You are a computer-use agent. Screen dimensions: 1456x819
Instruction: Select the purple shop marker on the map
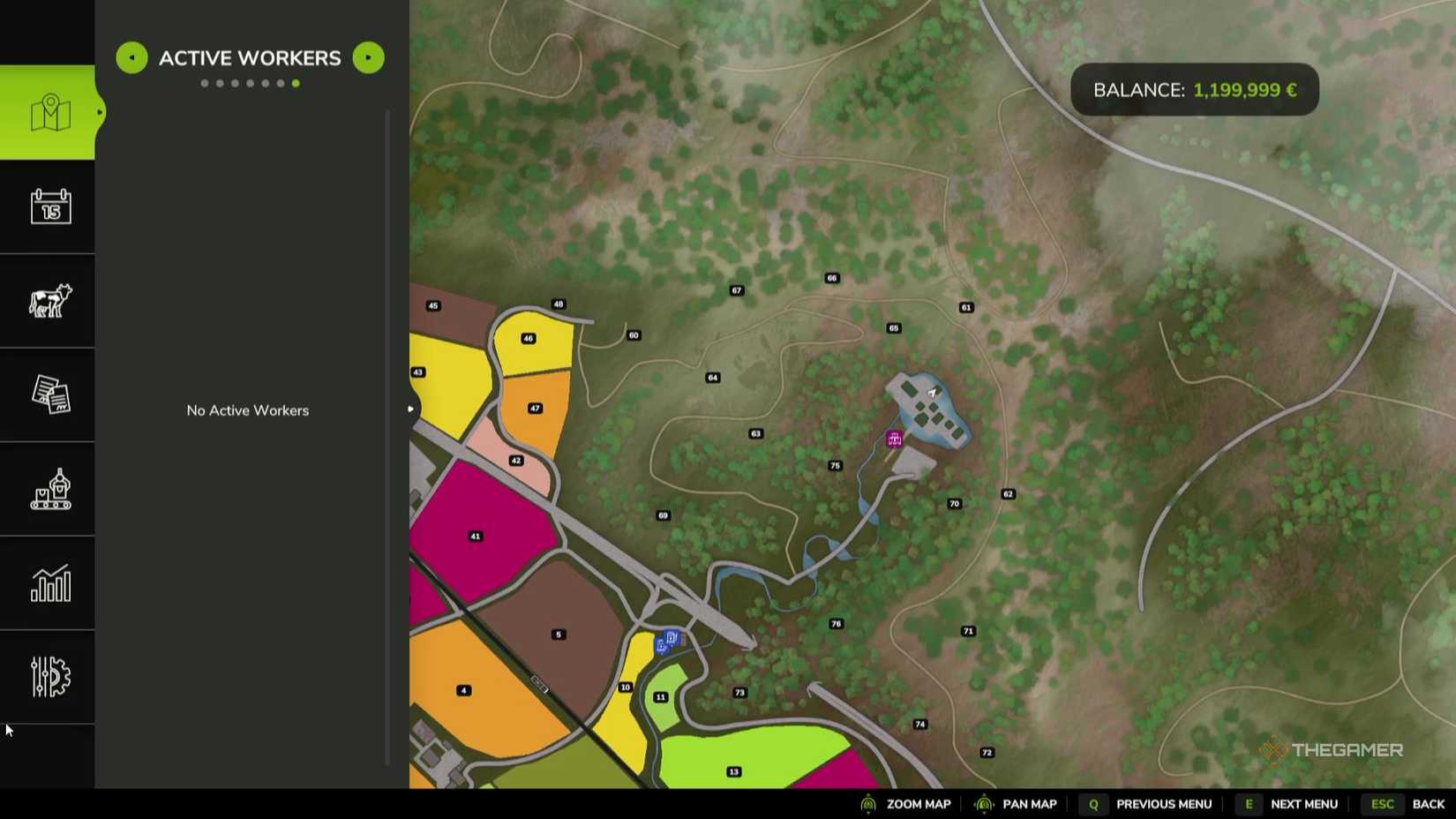click(x=894, y=438)
